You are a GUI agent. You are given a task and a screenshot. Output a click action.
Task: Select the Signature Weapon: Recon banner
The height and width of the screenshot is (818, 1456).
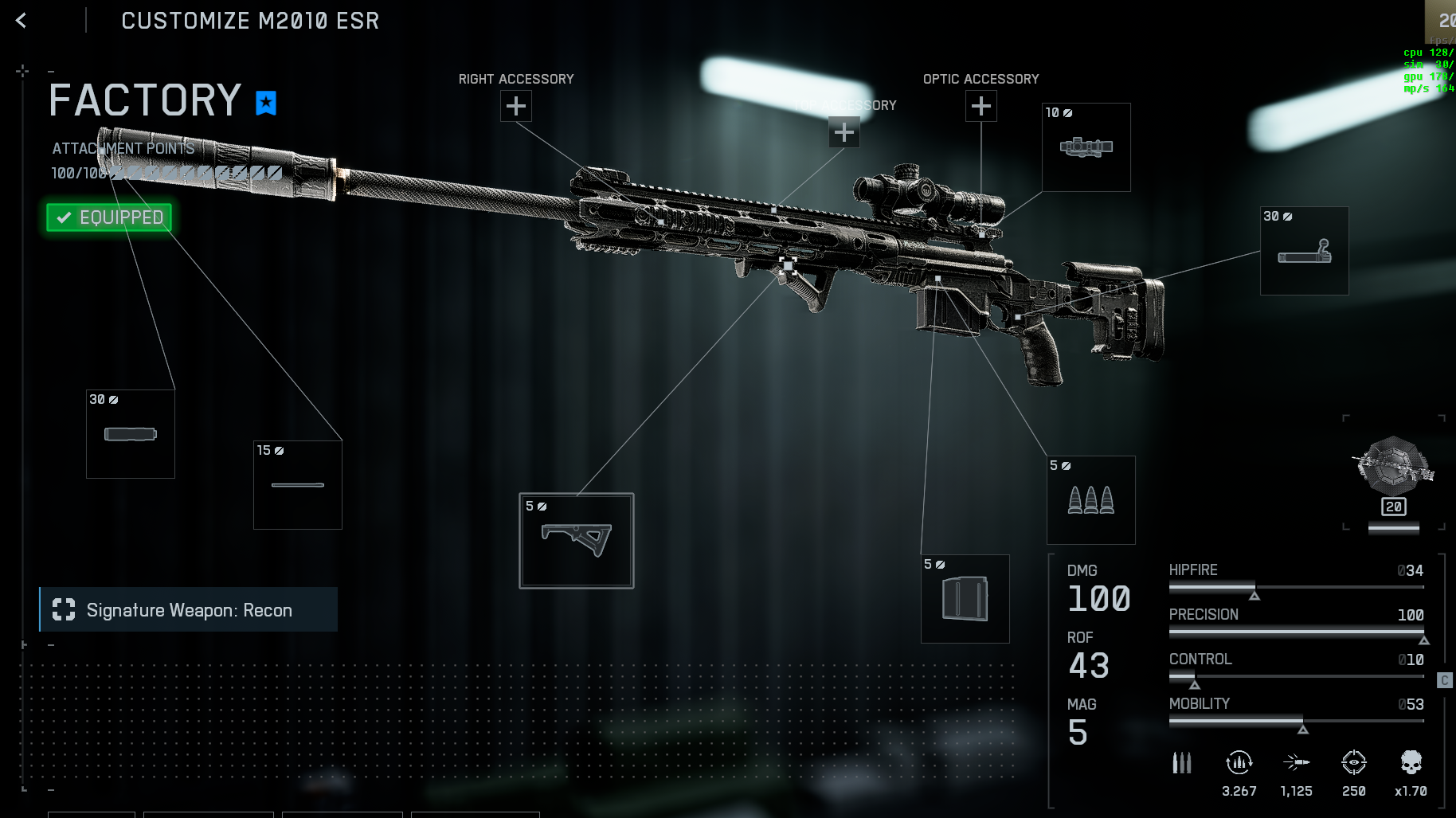click(189, 609)
